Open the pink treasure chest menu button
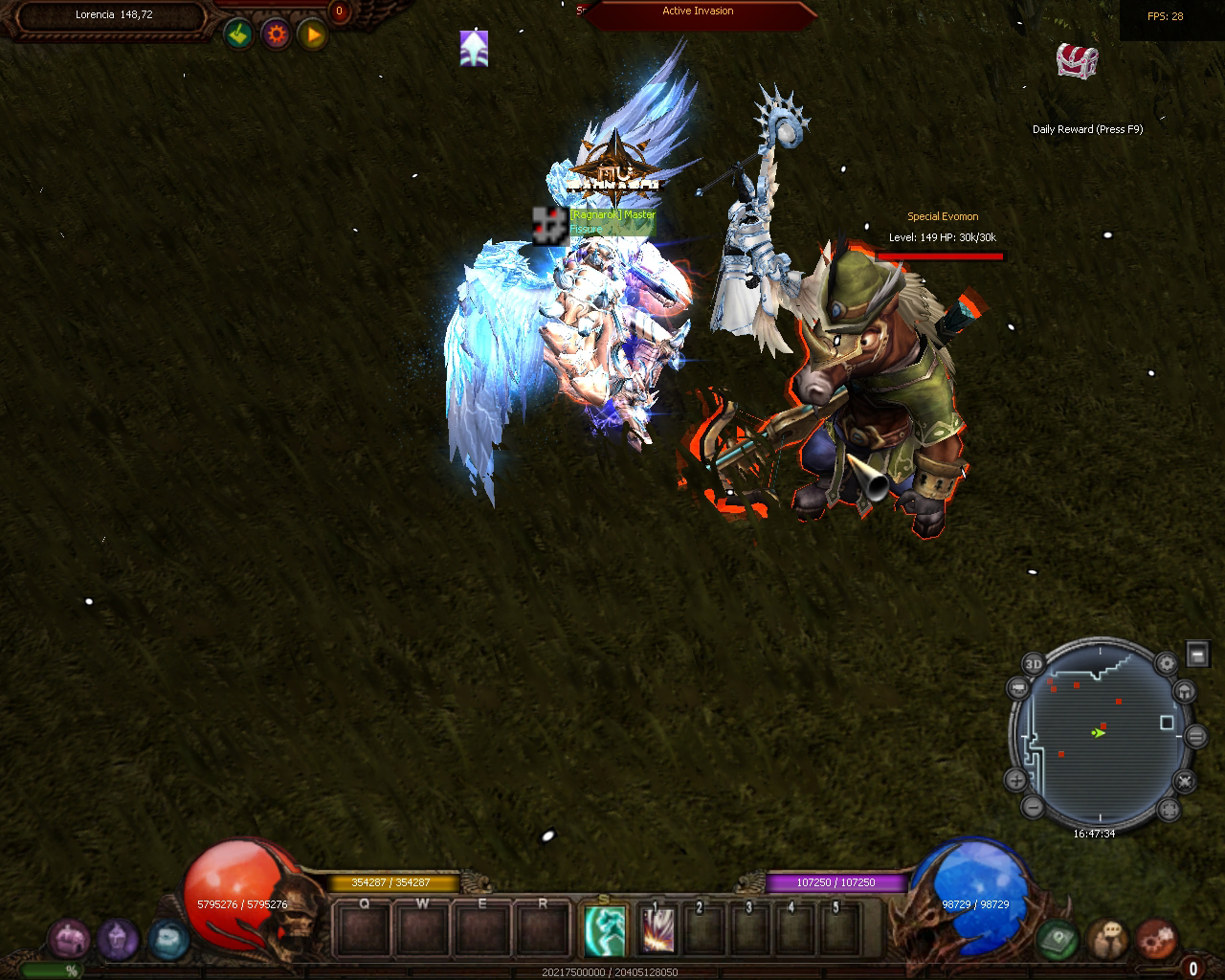The width and height of the screenshot is (1225, 980). [x=68, y=939]
